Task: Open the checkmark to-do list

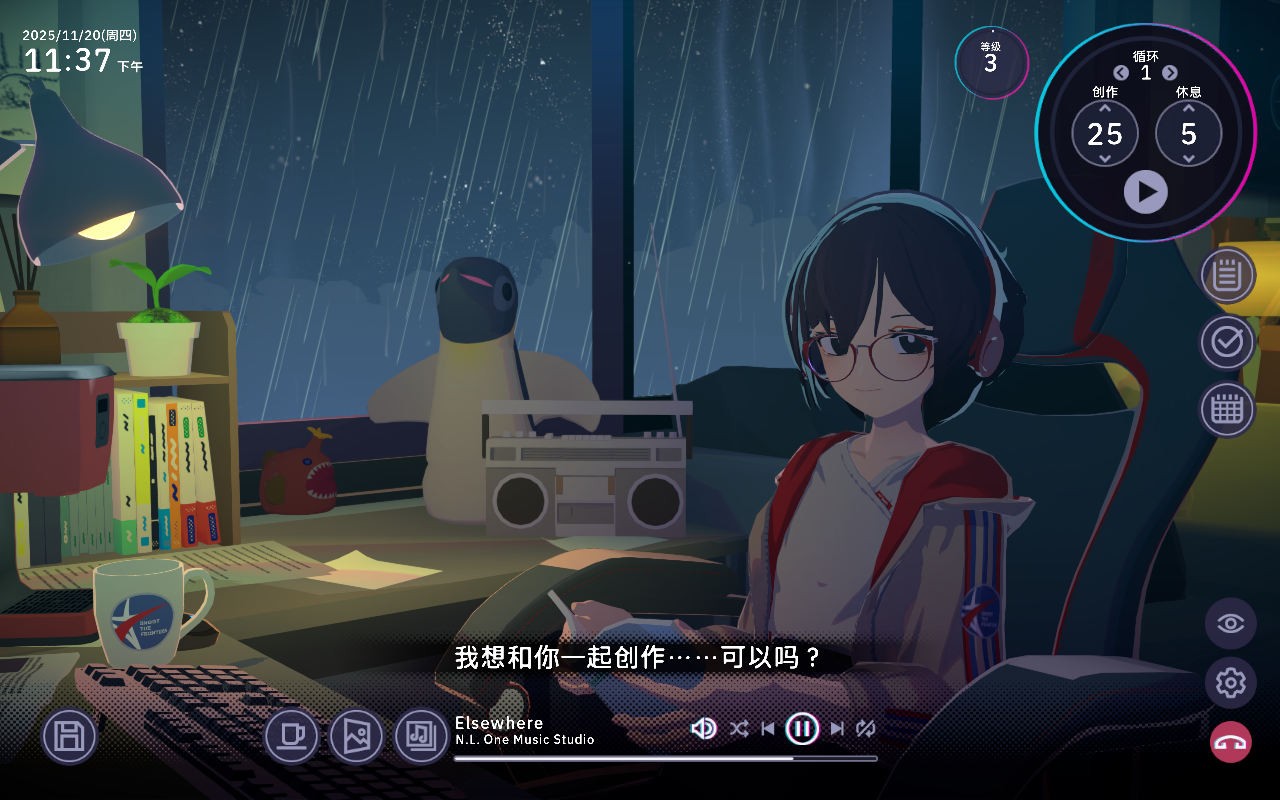Action: click(1228, 342)
